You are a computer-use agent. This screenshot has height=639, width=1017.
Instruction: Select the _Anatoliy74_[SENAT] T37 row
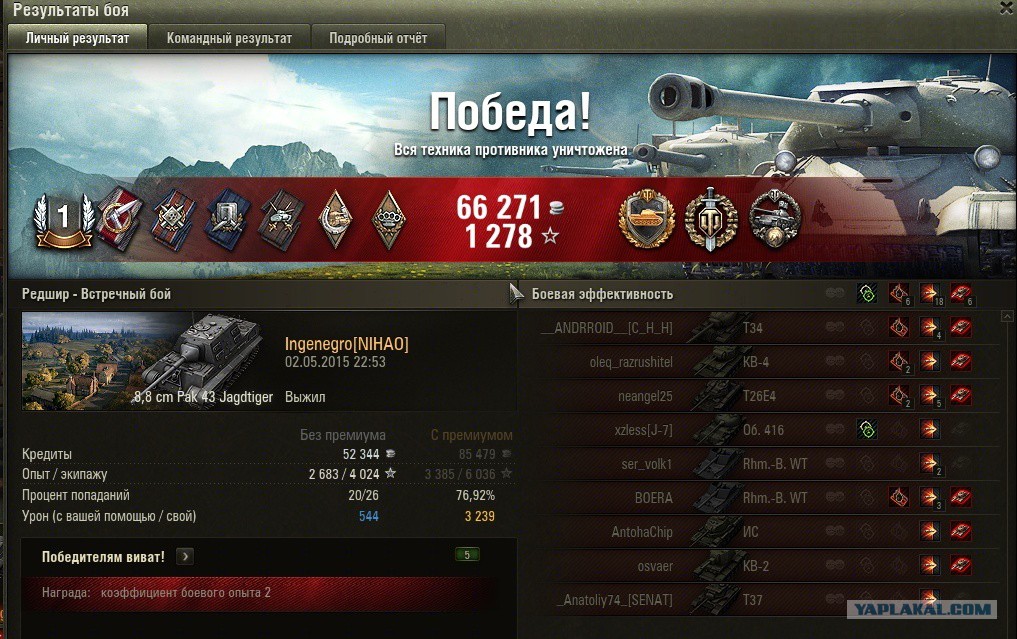coord(760,600)
